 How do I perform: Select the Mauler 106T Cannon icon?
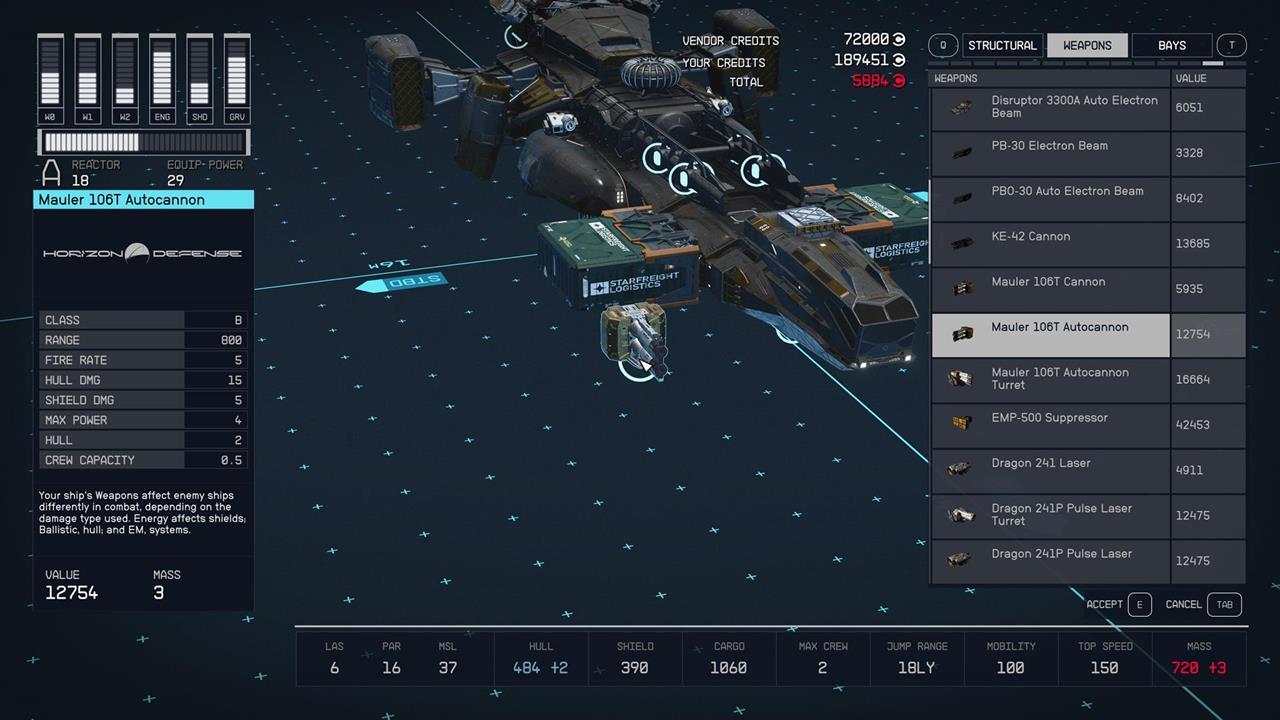pos(961,288)
